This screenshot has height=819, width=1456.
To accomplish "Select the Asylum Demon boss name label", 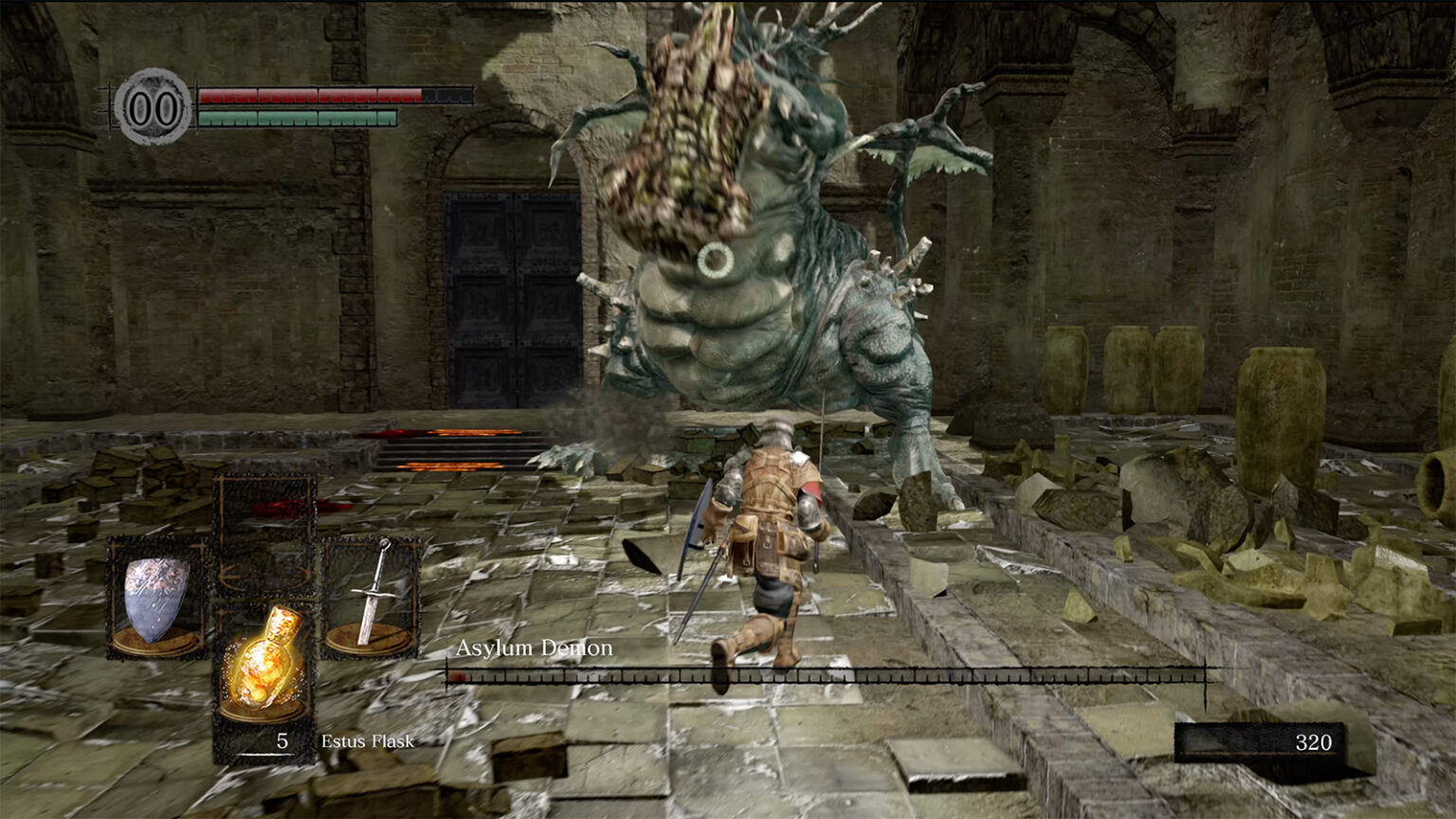I will [534, 649].
